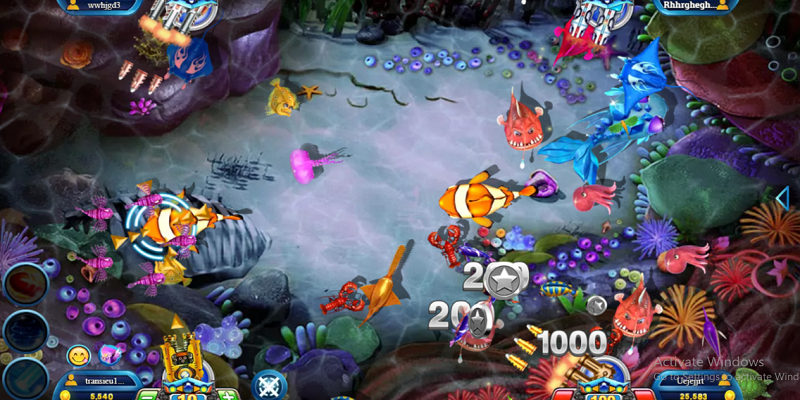Viewport: 800px width, 400px height.
Task: Toggle the crosshair auto-target button
Action: pos(269,383)
